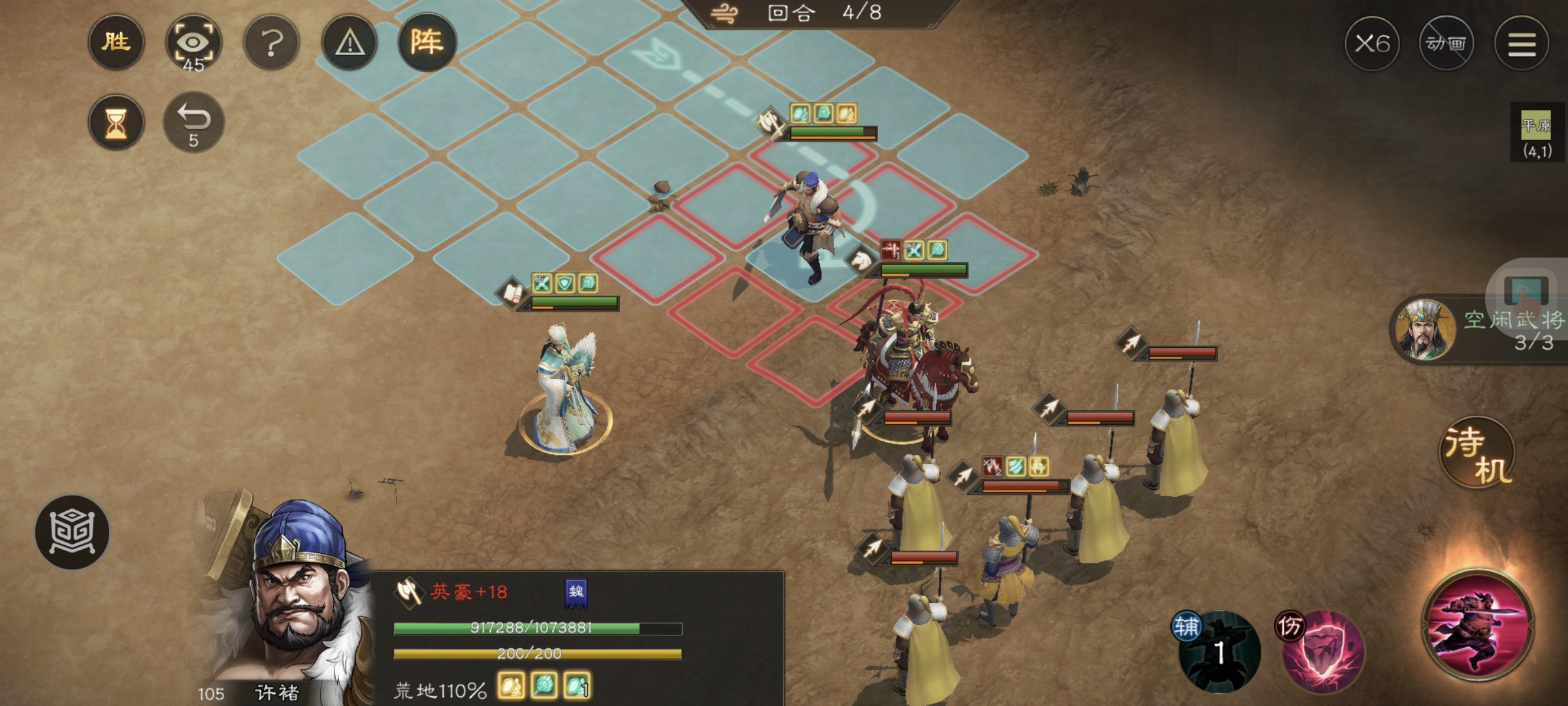
Task: Open the question mark help button
Action: [271, 44]
